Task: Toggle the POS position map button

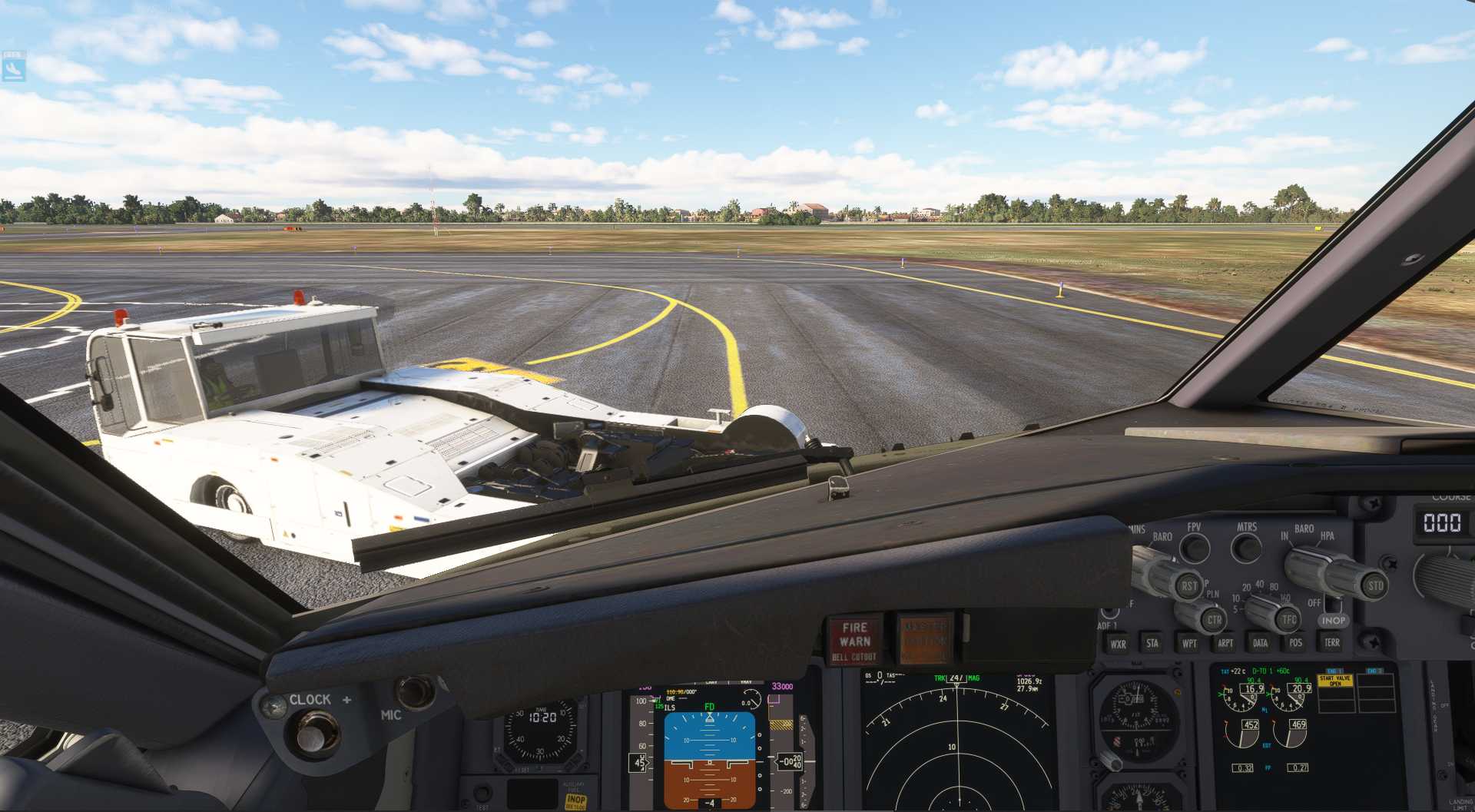Action: 1296,642
